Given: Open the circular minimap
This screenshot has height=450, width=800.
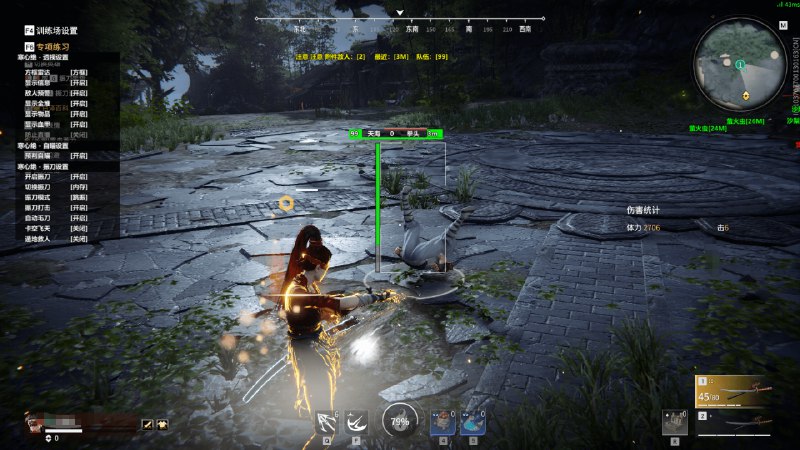Looking at the screenshot, I should [x=741, y=62].
